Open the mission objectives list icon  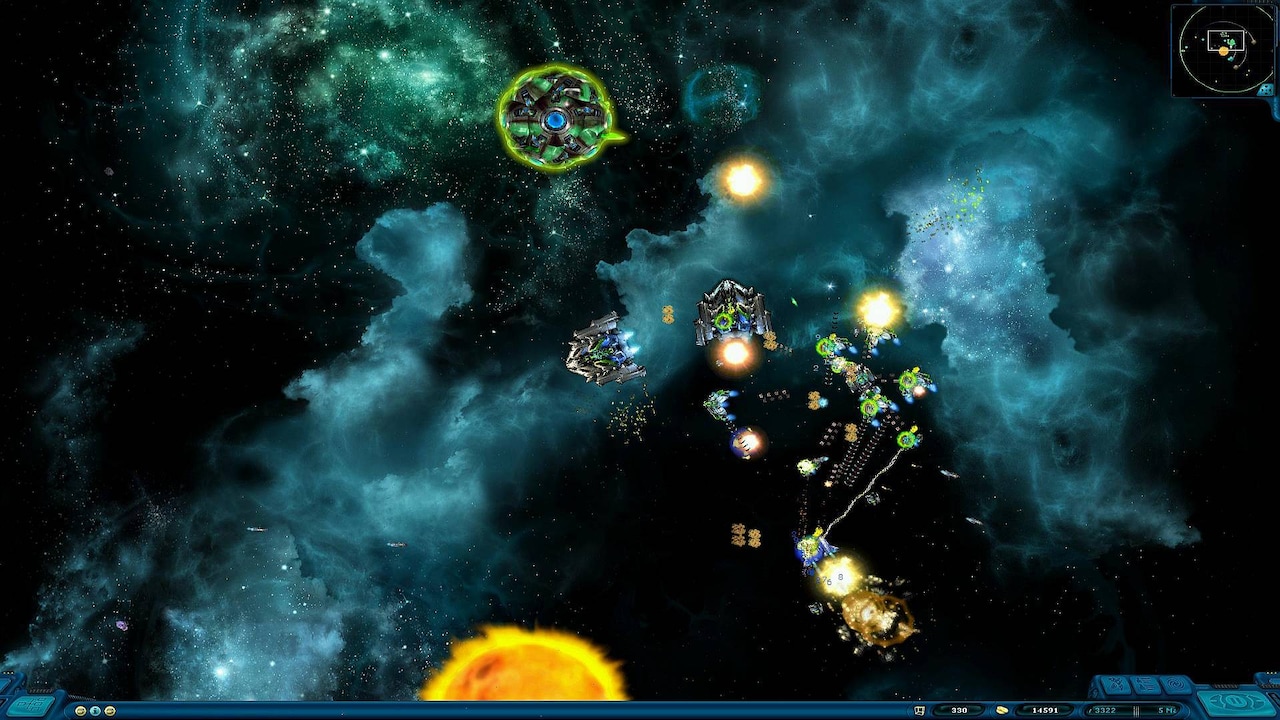(1147, 683)
